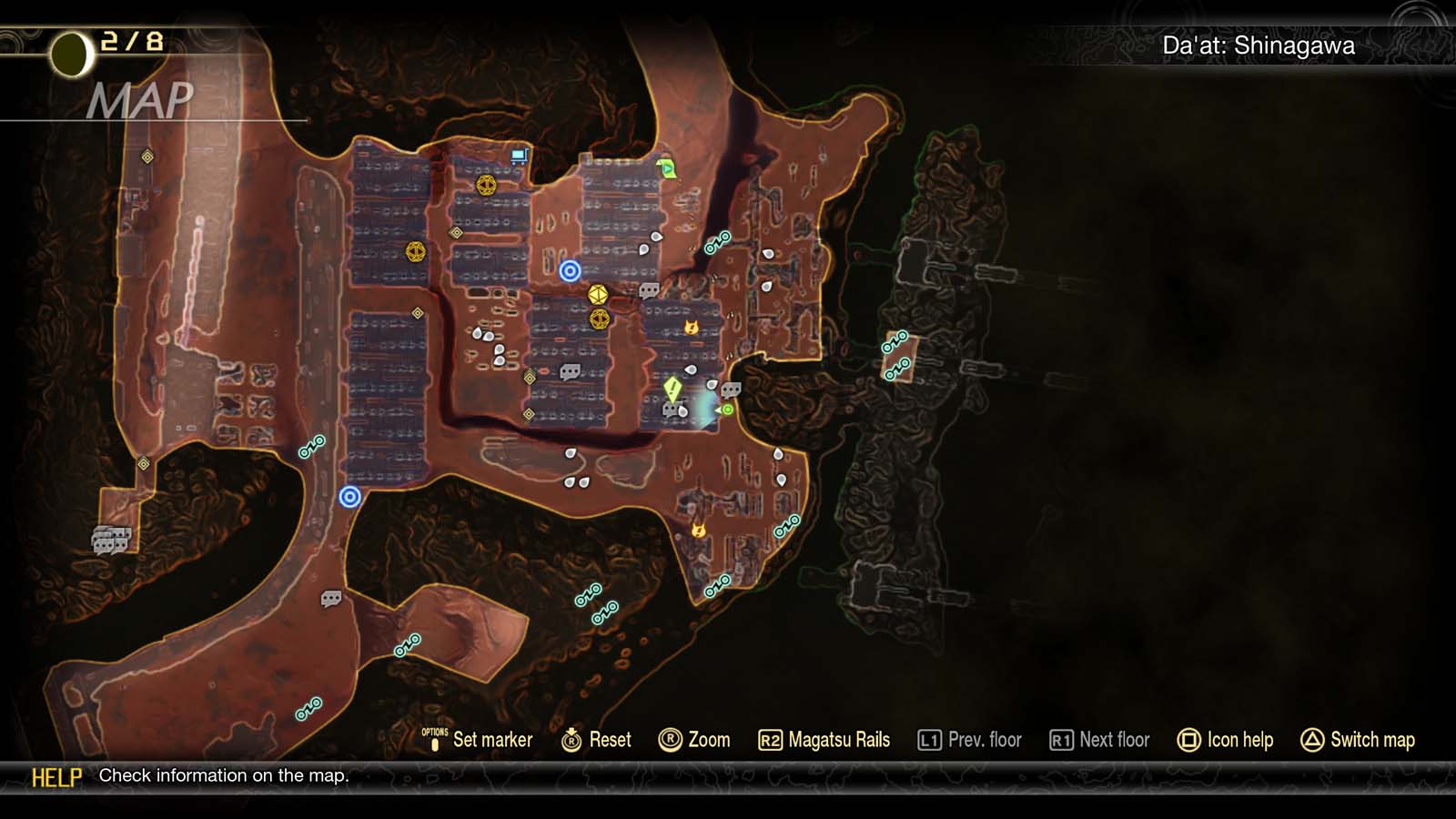Go to Next floor
Image resolution: width=1456 pixels, height=819 pixels.
pyautogui.click(x=1101, y=740)
